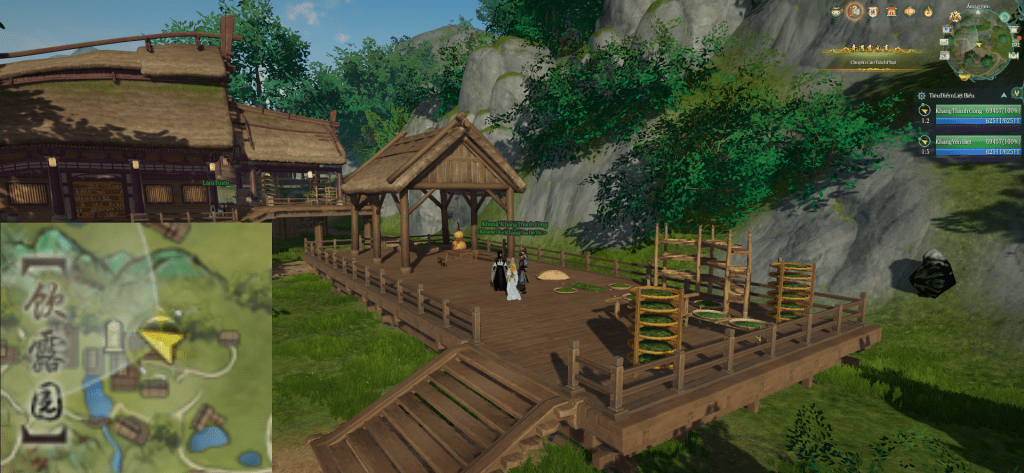Image resolution: width=1024 pixels, height=473 pixels.
Task: Open the hat-wearing character face icon
Action: coord(837,11)
